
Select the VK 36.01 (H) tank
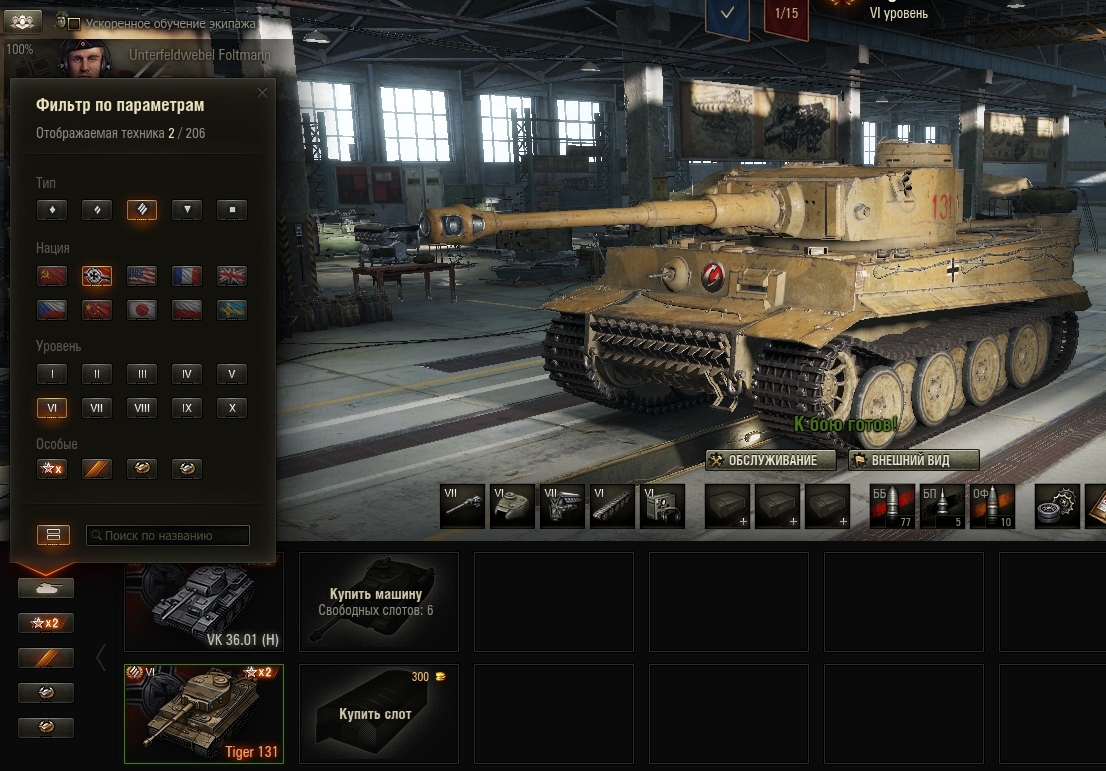pyautogui.click(x=204, y=601)
